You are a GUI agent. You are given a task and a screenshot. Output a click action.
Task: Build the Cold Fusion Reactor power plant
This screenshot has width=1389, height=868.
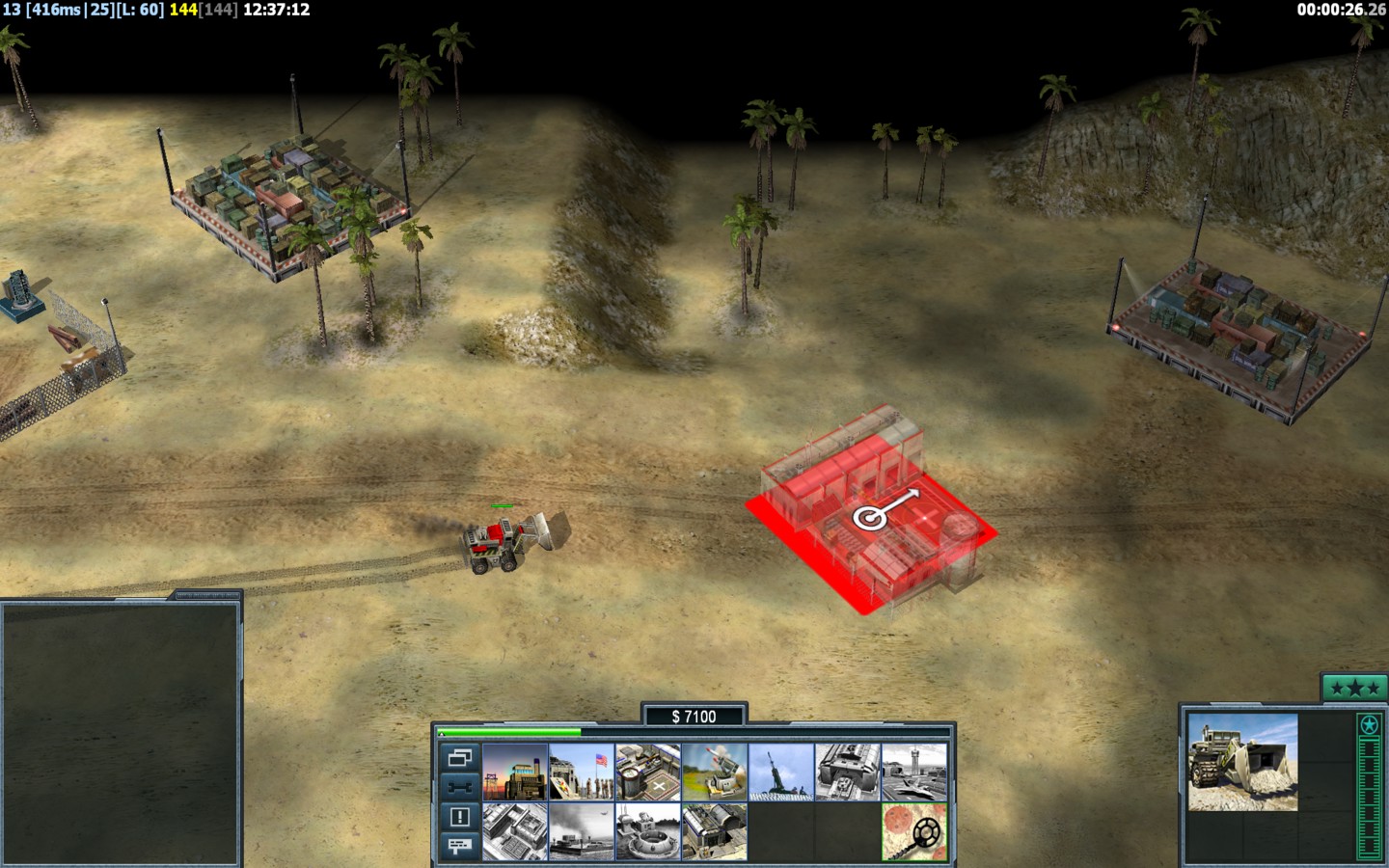tap(515, 772)
